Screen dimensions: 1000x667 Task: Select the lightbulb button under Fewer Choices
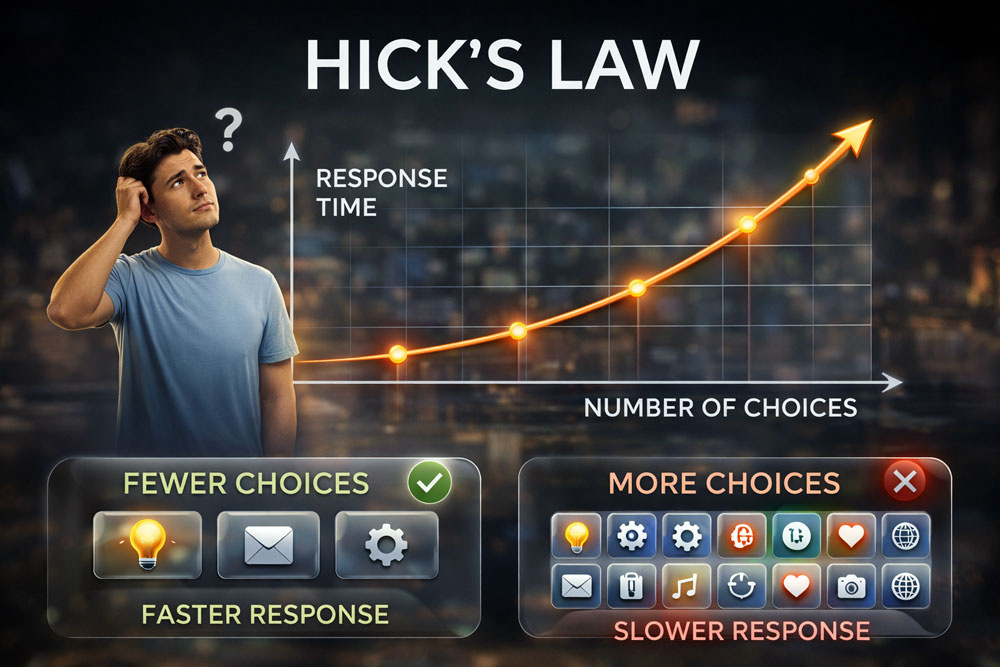[x=147, y=545]
